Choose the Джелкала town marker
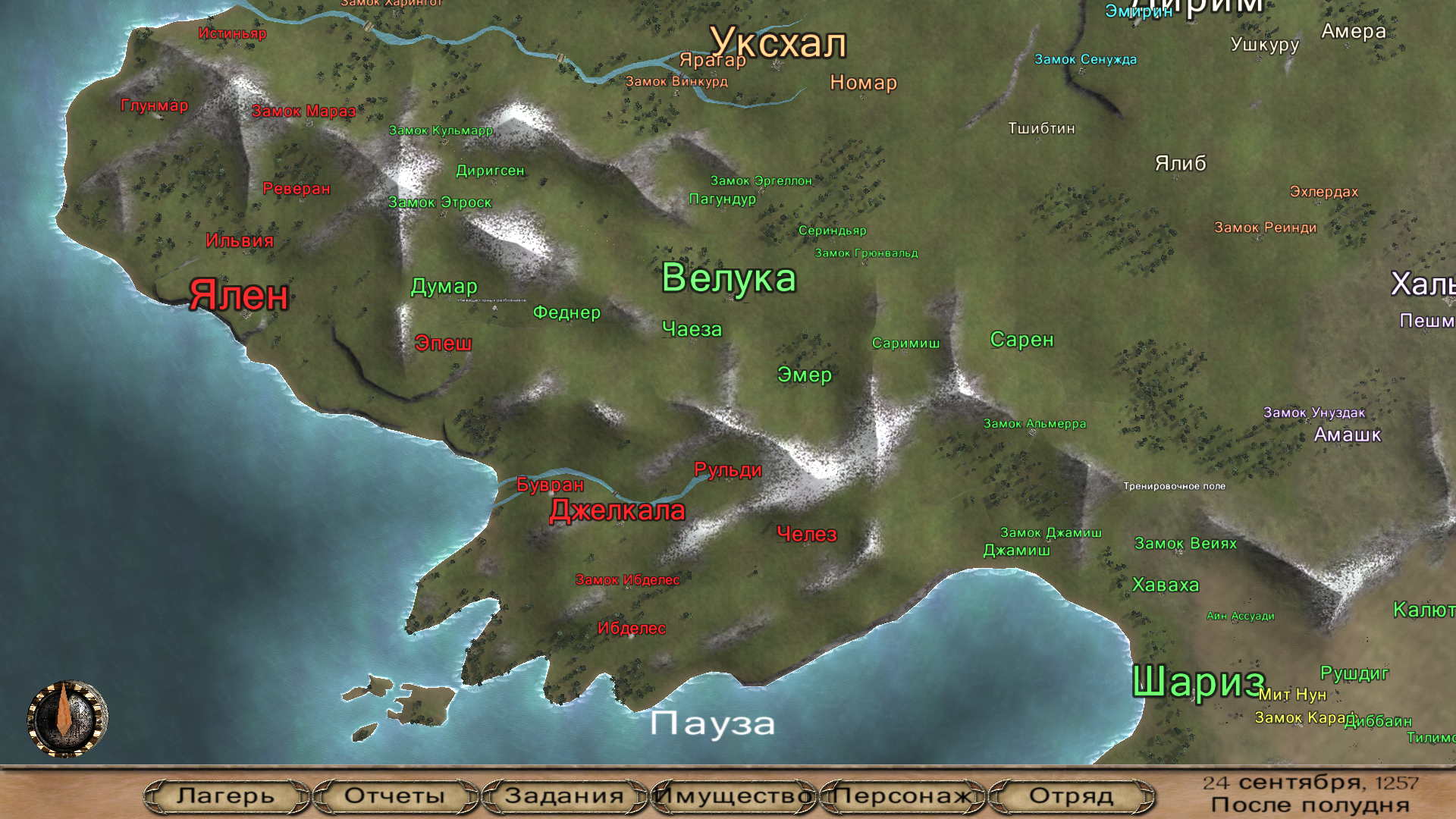Screen dimensions: 1456x819 [617, 511]
